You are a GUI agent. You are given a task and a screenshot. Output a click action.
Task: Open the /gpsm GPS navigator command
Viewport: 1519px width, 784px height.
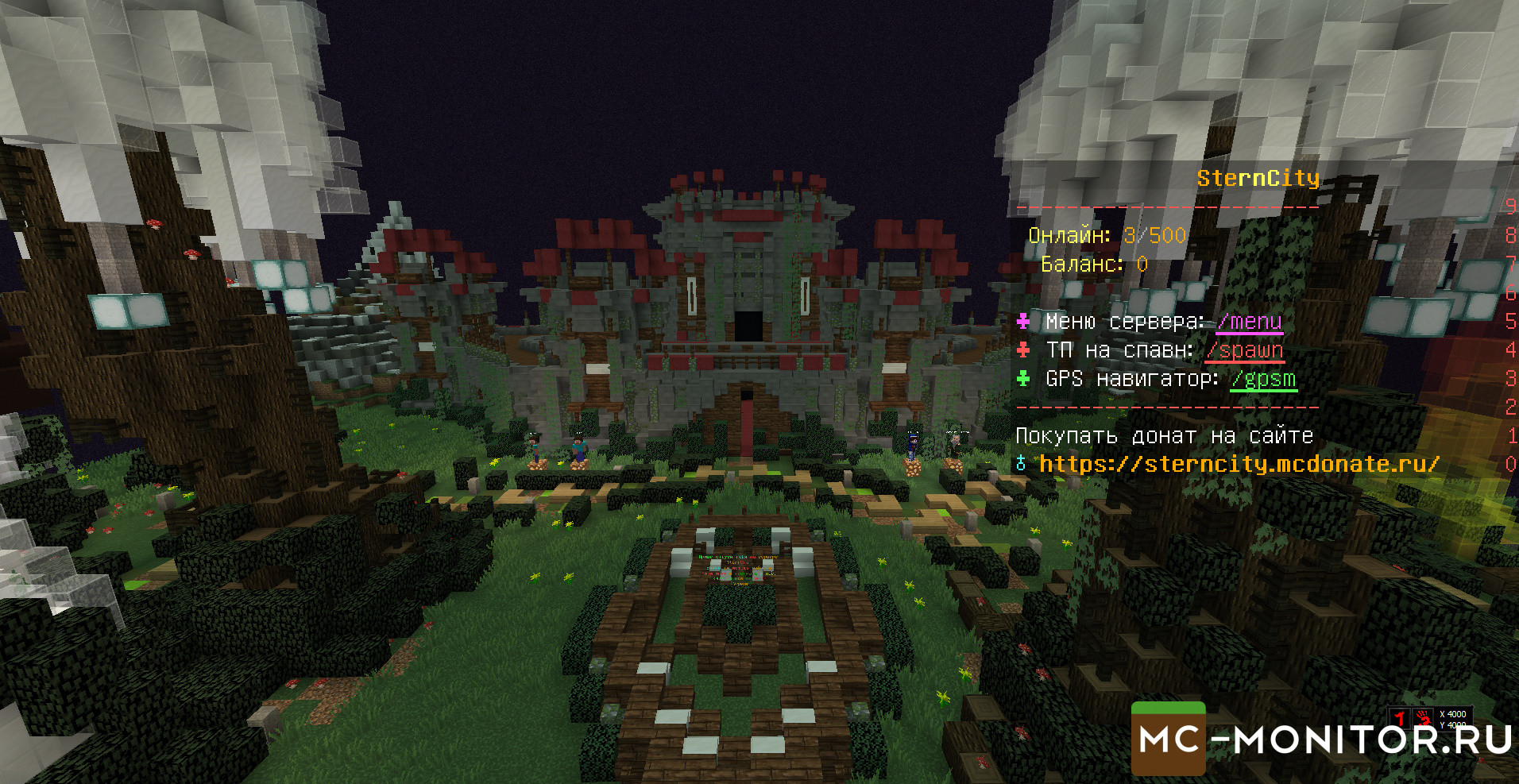tap(1263, 379)
